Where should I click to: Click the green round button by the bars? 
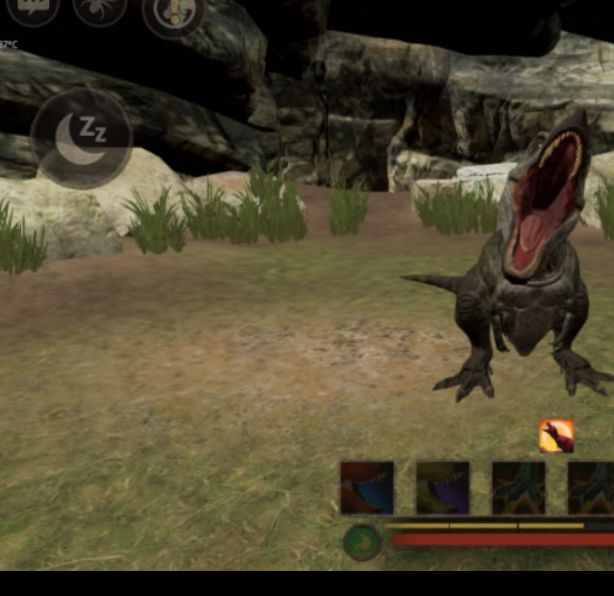click(x=362, y=542)
